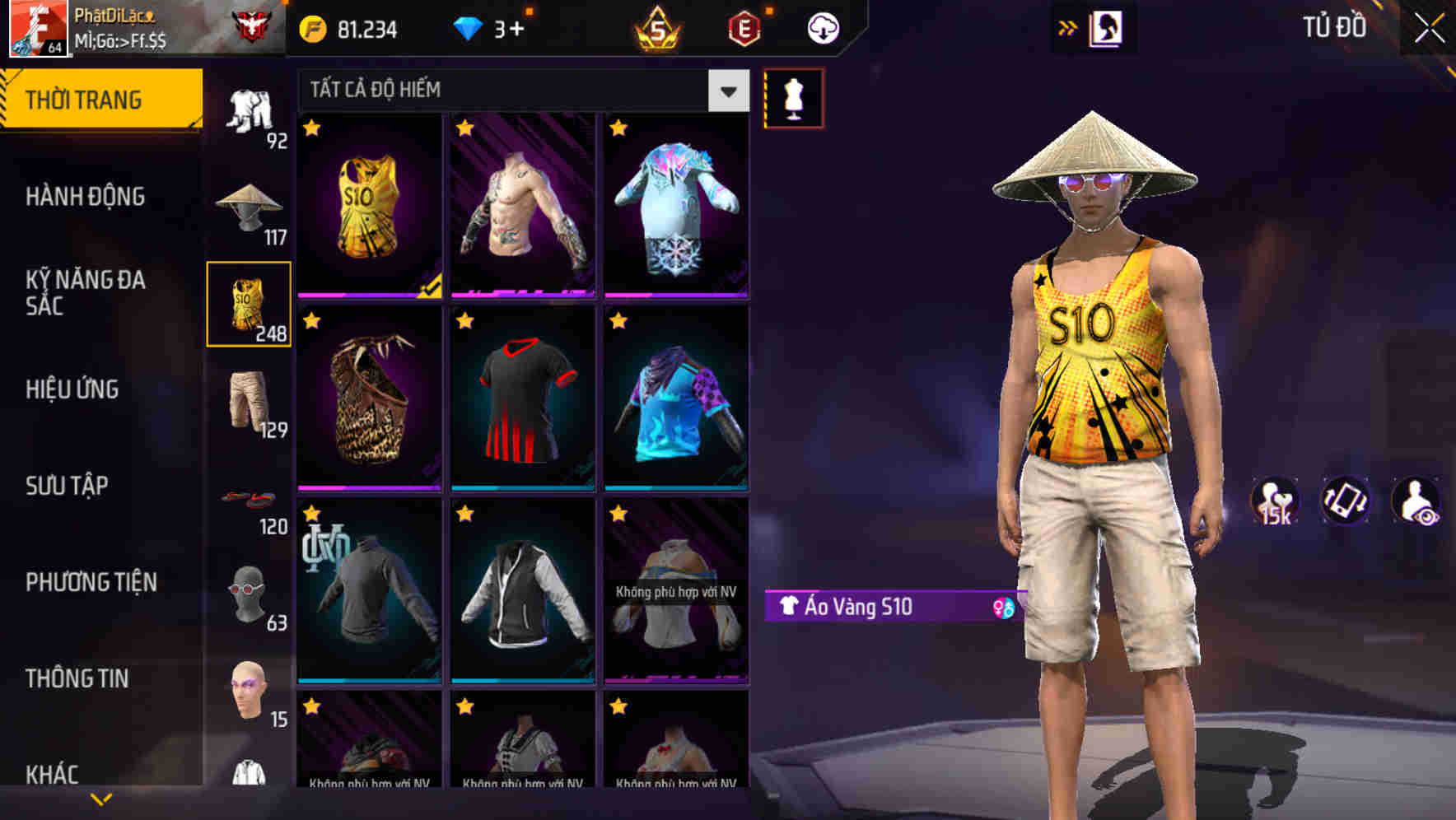Screen dimensions: 1456x820
Task: Click the mannequin outfit preset icon
Action: pos(795,97)
